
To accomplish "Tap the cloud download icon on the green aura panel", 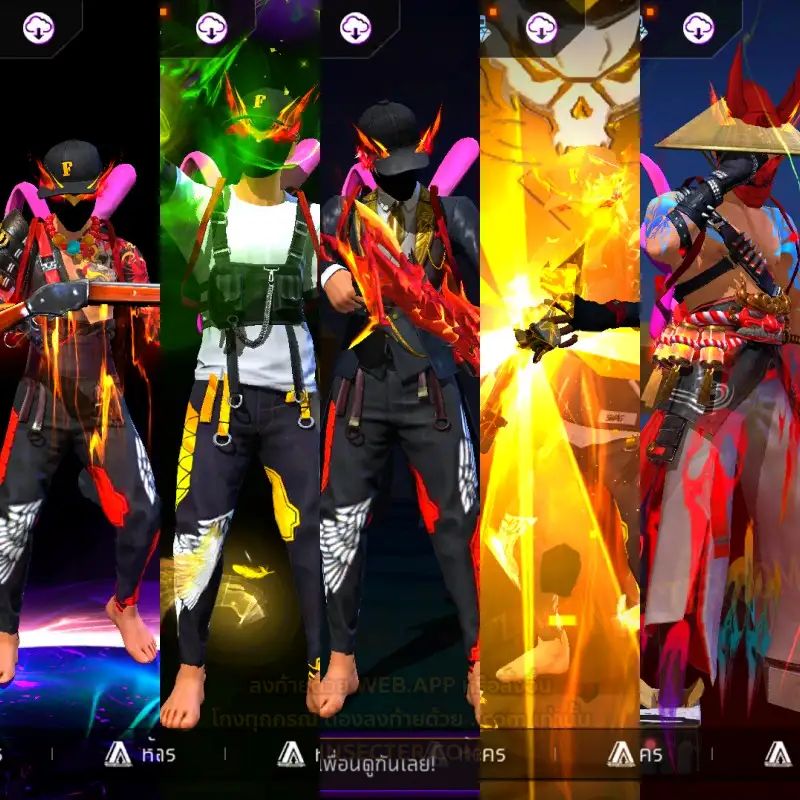I will click(211, 28).
